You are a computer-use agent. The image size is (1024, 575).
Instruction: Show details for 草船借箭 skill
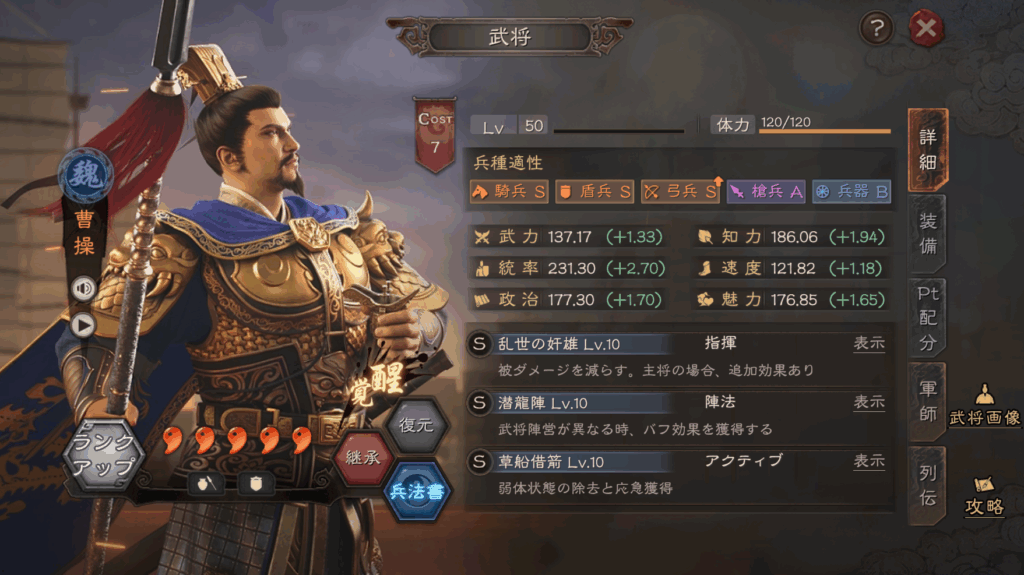pyautogui.click(x=868, y=461)
